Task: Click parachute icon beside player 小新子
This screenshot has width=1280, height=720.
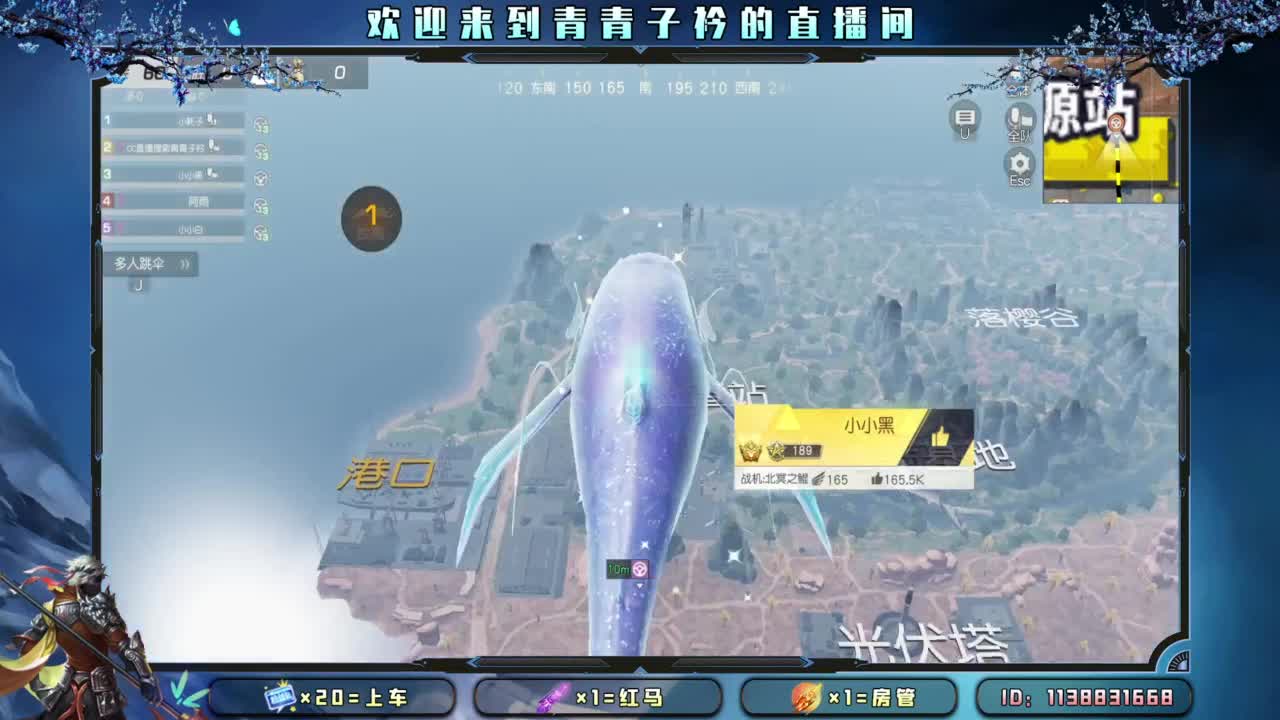Action: coord(261,124)
